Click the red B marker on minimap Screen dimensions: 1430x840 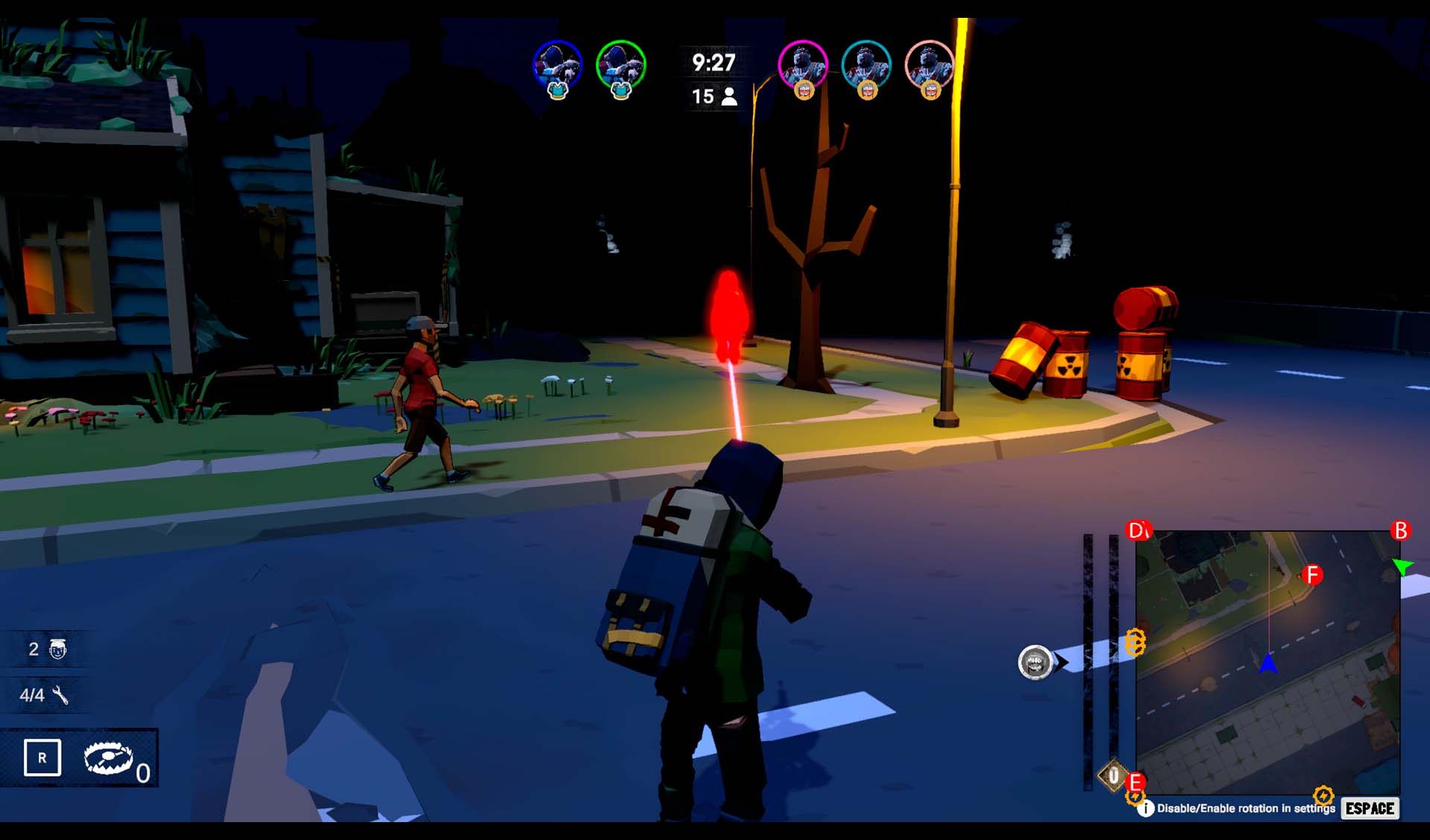click(1400, 530)
